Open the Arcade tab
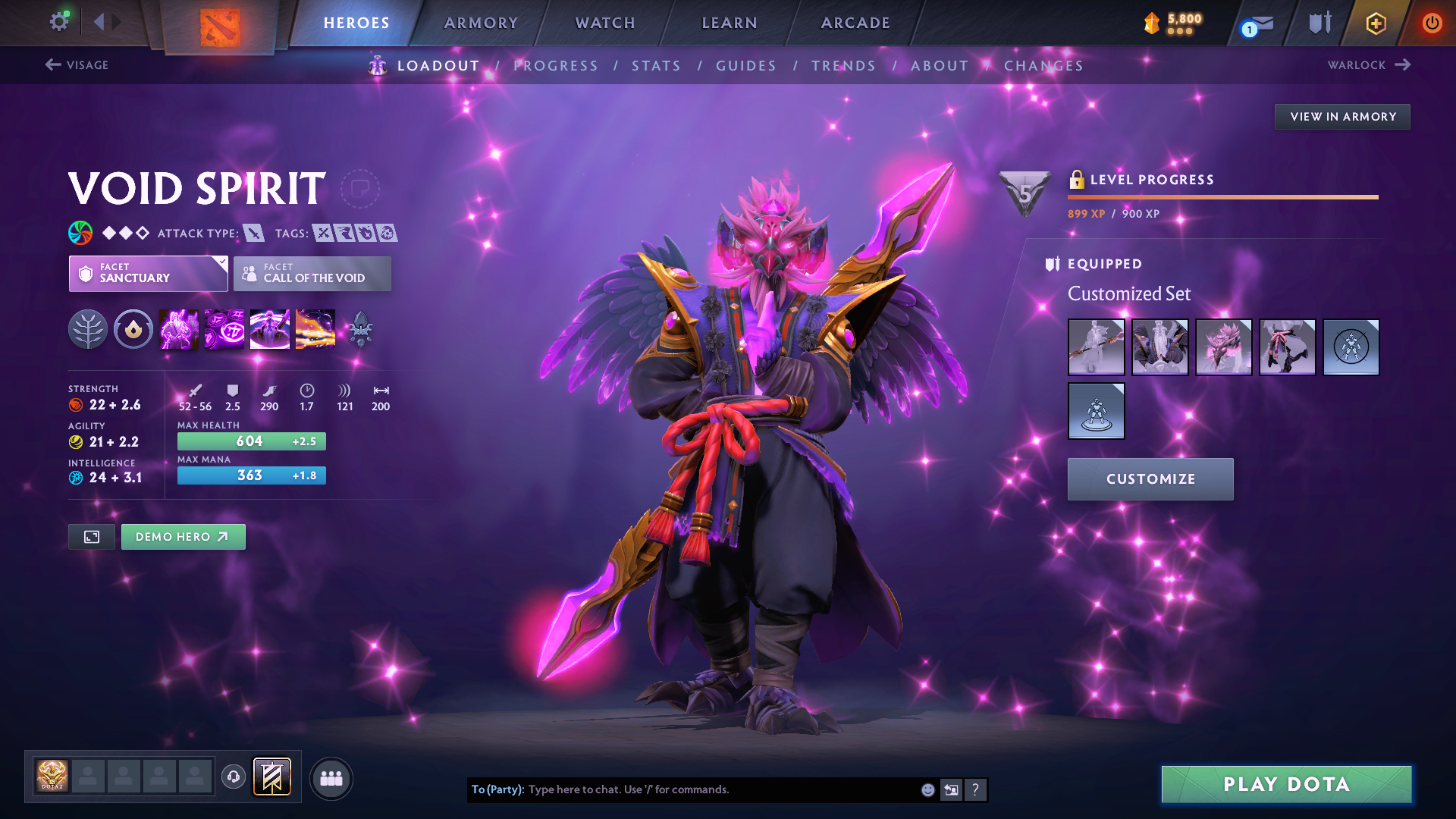Image resolution: width=1456 pixels, height=819 pixels. point(855,23)
